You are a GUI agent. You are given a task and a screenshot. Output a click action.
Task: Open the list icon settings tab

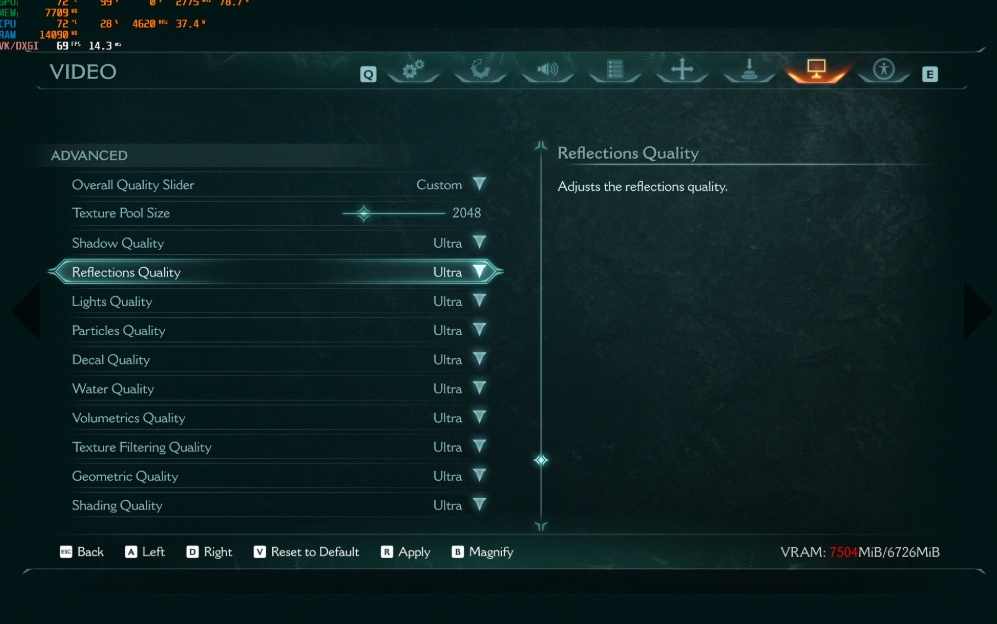pyautogui.click(x=615, y=70)
